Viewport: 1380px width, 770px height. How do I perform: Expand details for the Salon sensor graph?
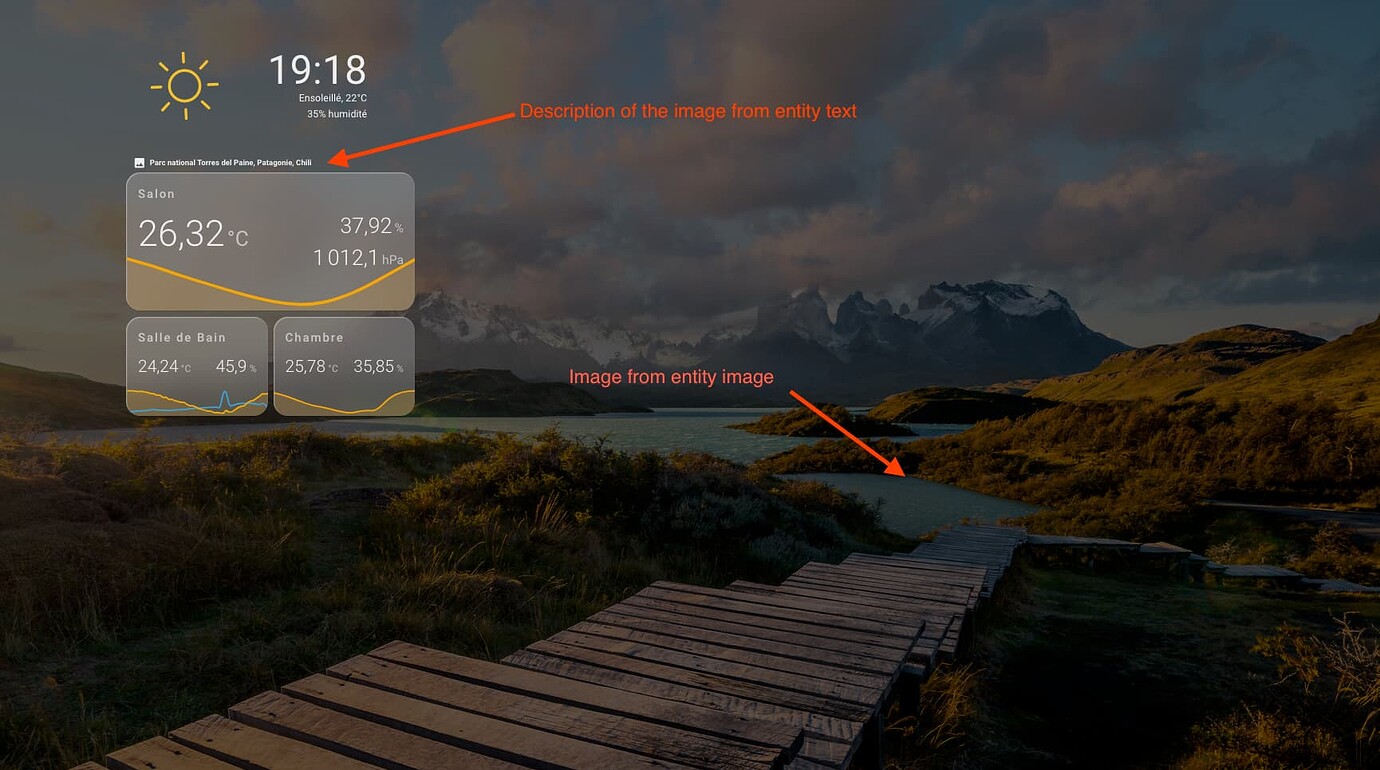pyautogui.click(x=270, y=285)
